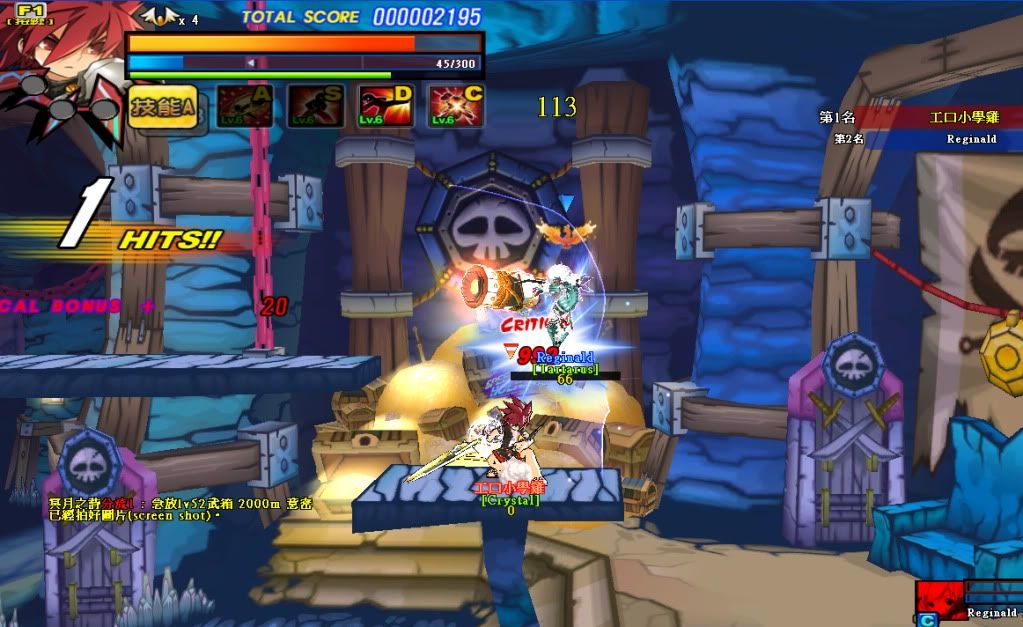Activate the skill icon marked A
The height and width of the screenshot is (627, 1023).
(x=245, y=105)
